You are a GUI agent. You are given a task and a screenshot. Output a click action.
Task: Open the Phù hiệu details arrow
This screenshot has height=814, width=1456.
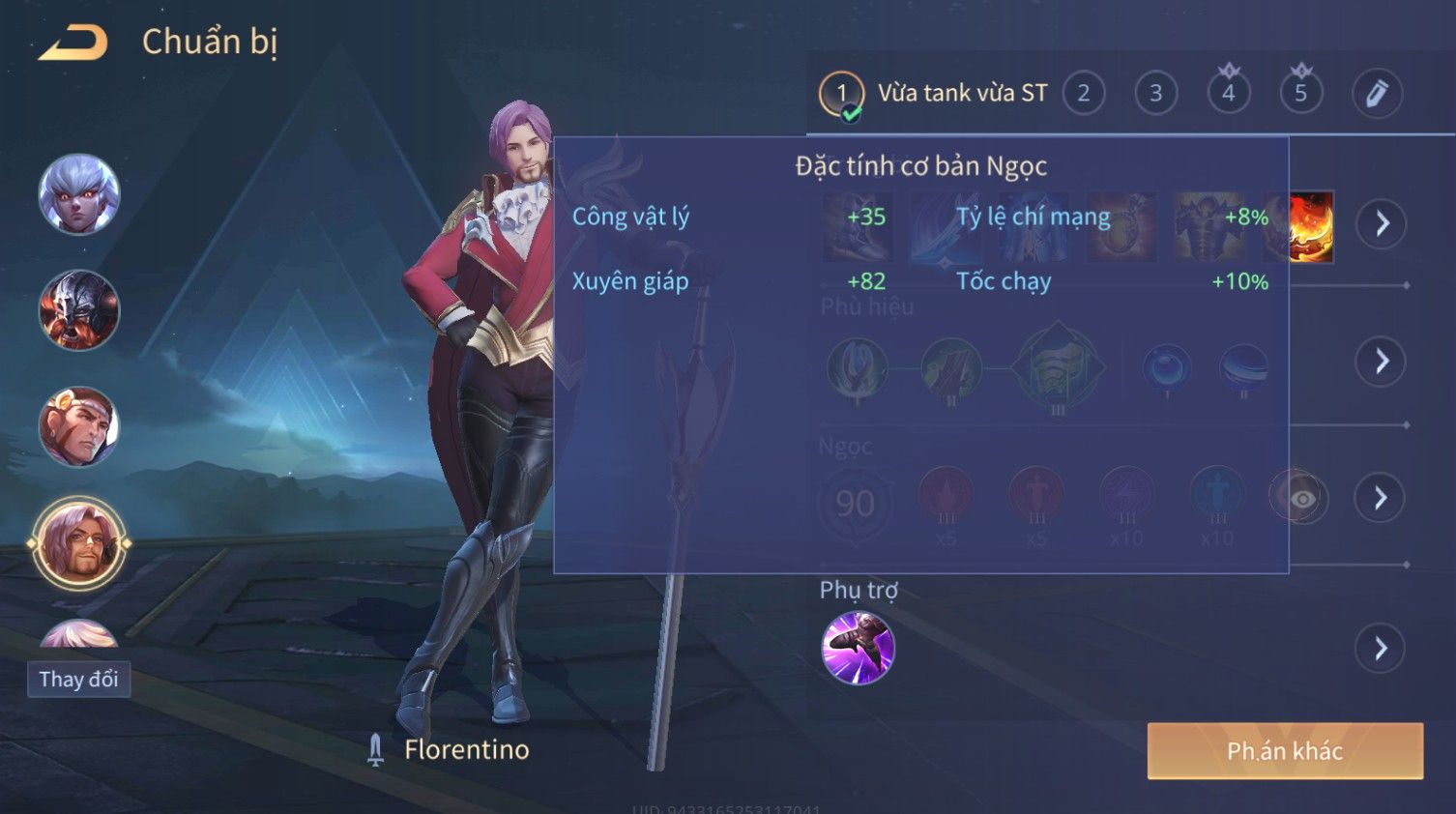point(1382,362)
